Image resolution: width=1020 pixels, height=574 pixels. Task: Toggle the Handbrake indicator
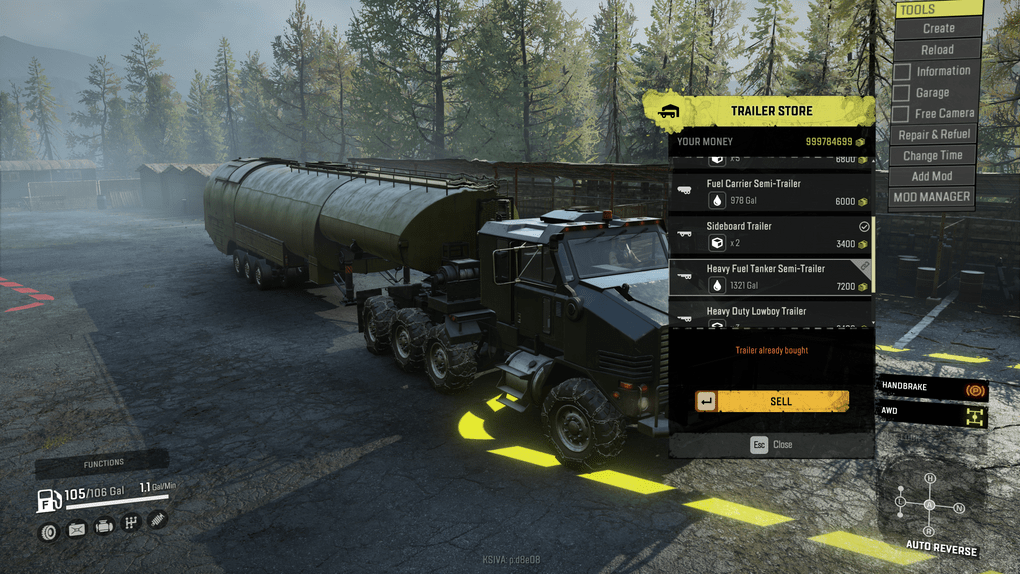point(974,389)
